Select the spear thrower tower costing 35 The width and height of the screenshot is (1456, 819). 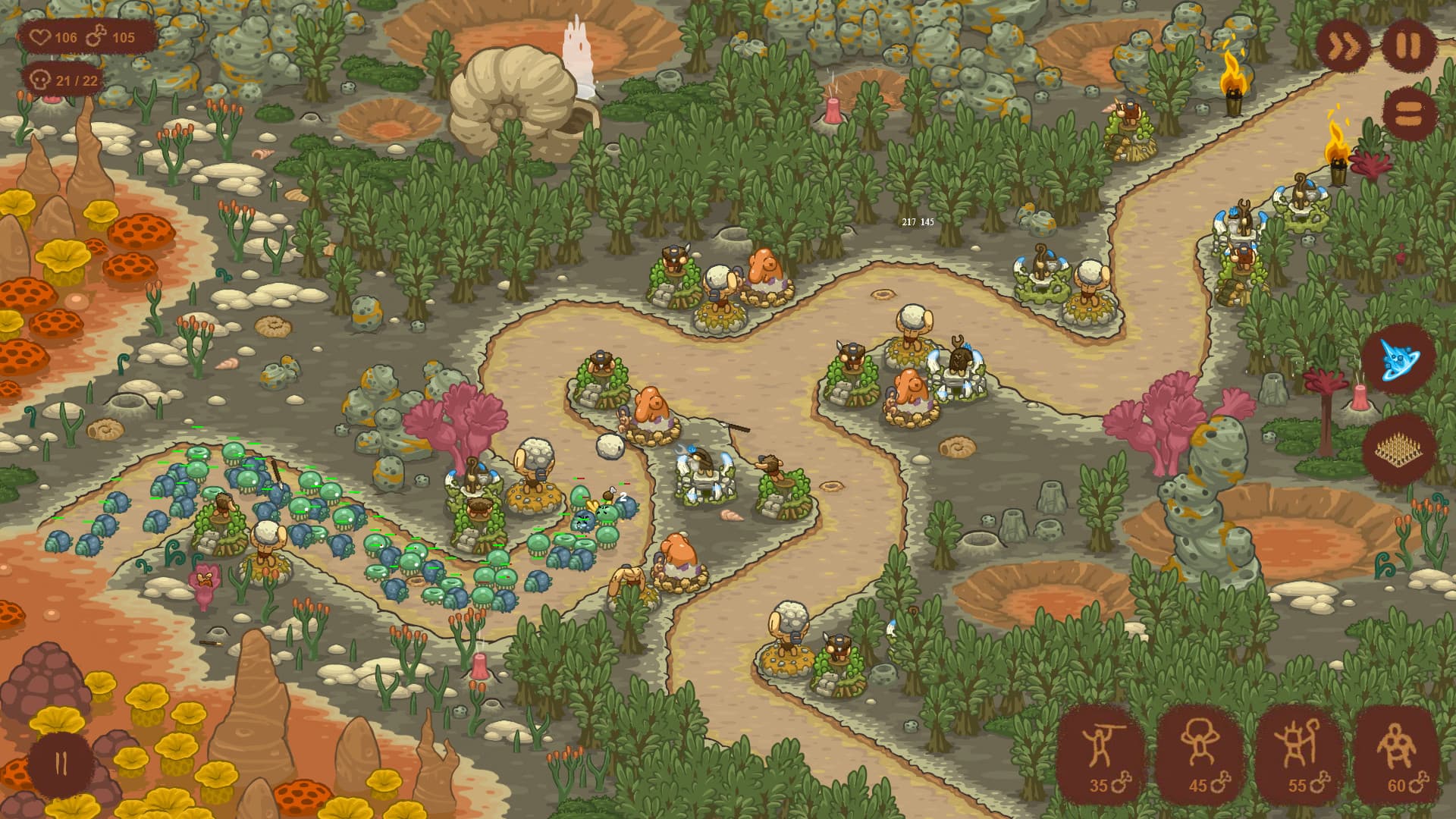click(1100, 754)
